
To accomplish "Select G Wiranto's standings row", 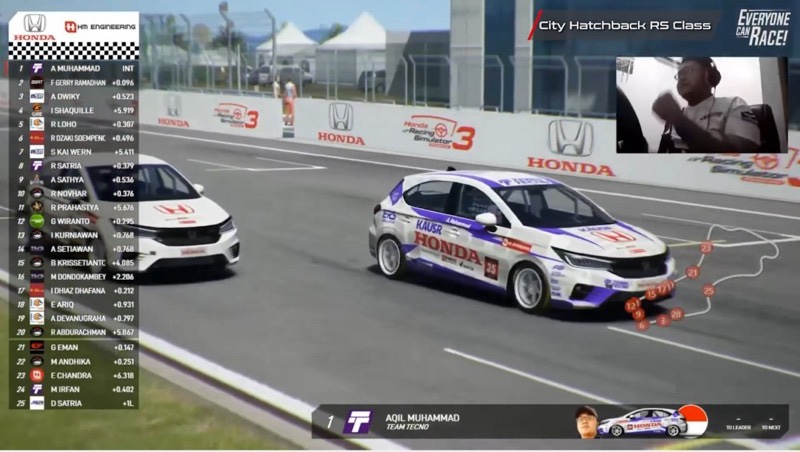I will tap(75, 221).
